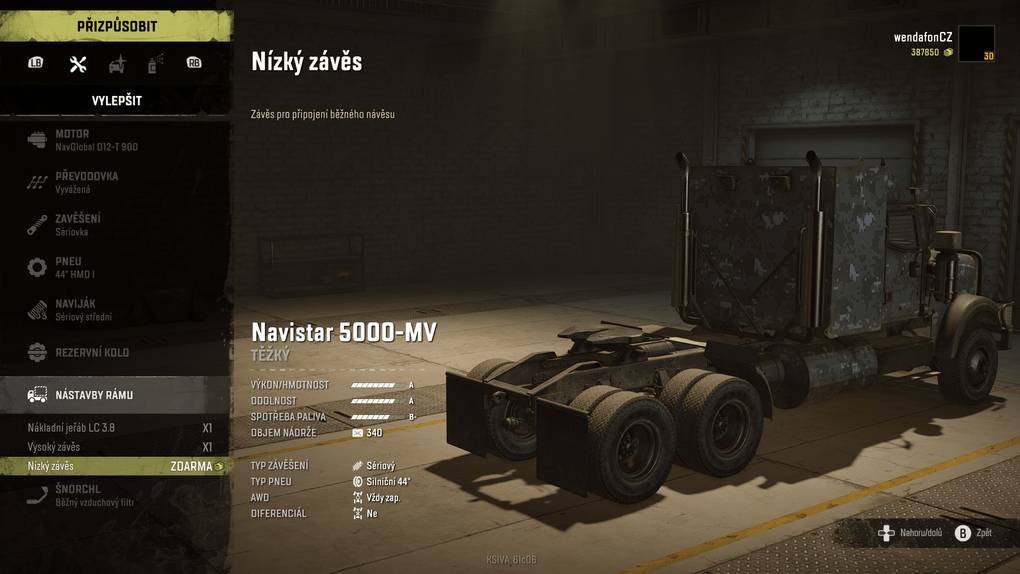The height and width of the screenshot is (574, 1020).
Task: Open the Naviják winch category
Action: 115,310
